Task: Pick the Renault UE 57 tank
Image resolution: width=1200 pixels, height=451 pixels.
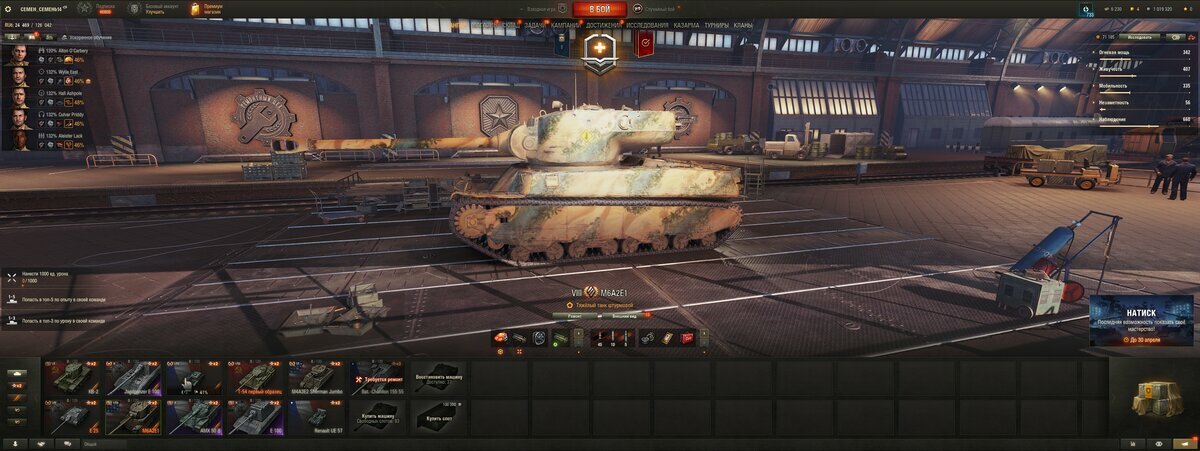Action: tap(317, 416)
